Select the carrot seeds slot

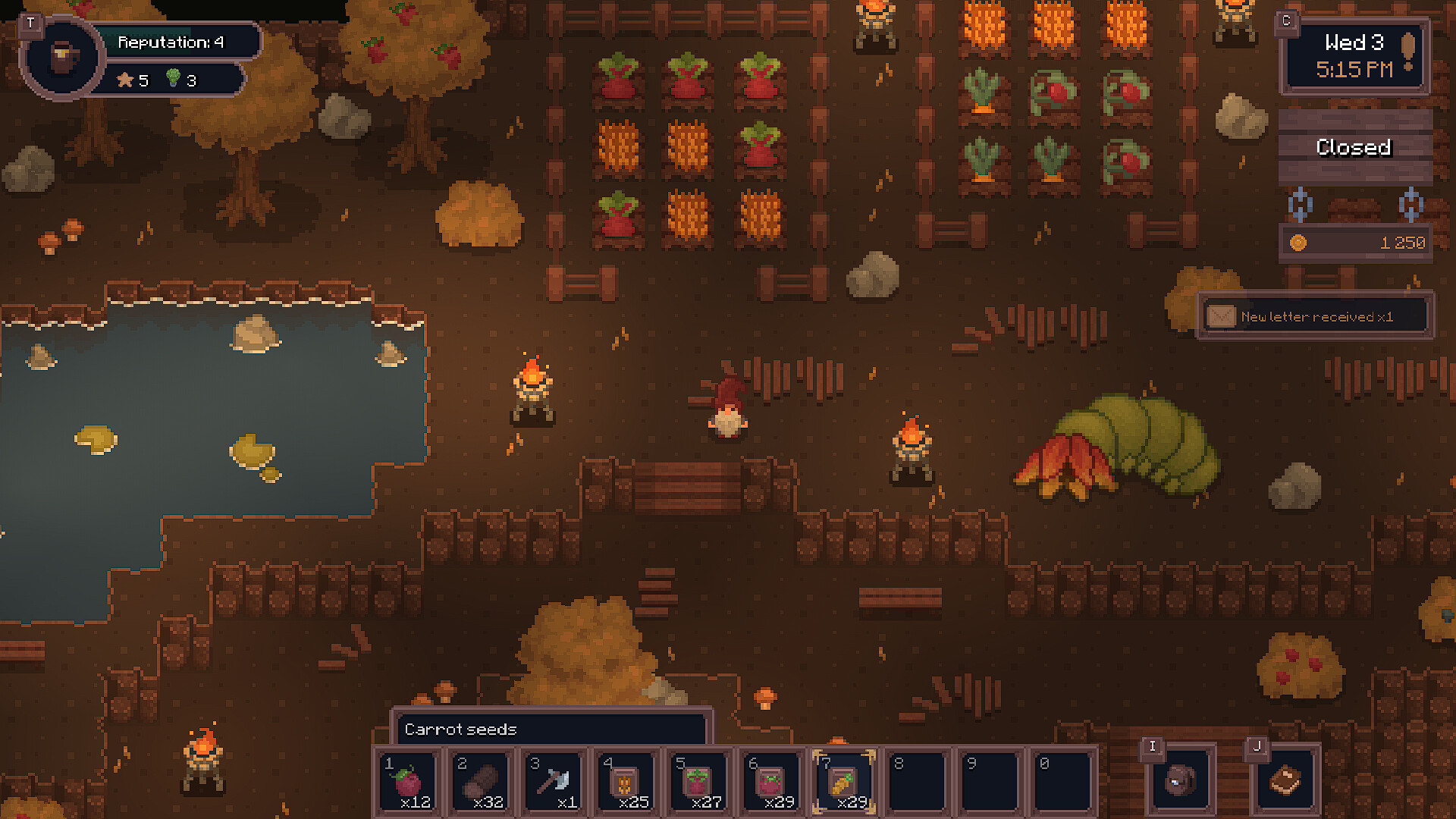844,782
